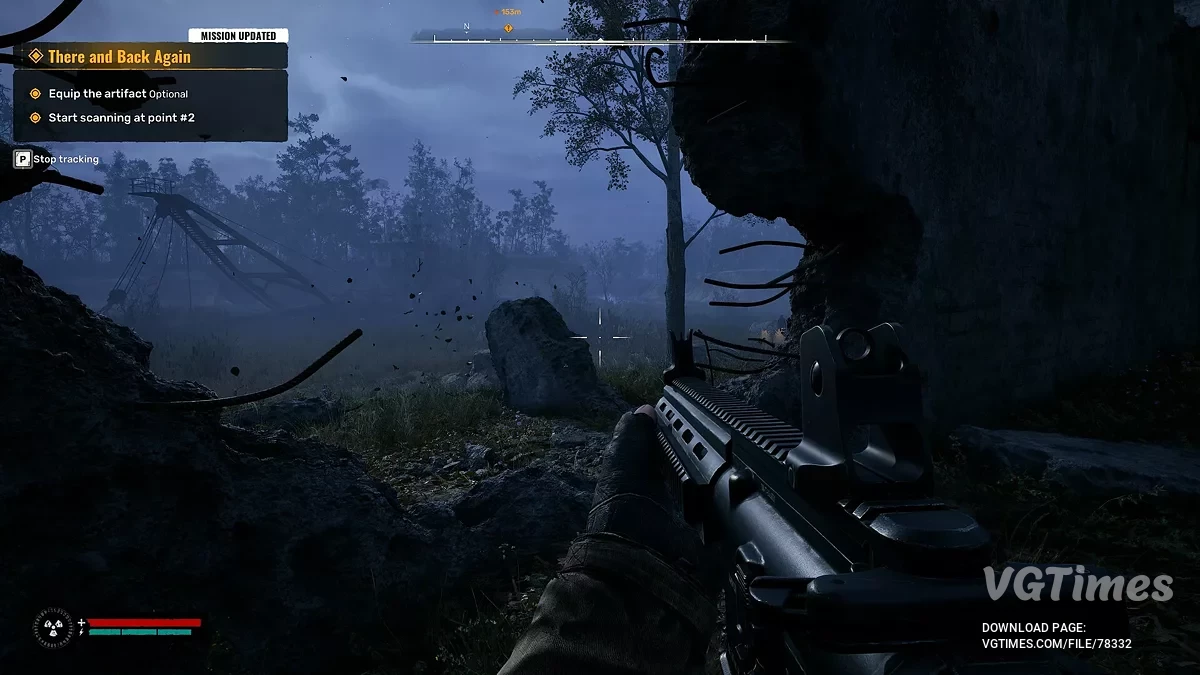
Task: Select the Start scanning at point #2 objective
Action: click(x=121, y=117)
